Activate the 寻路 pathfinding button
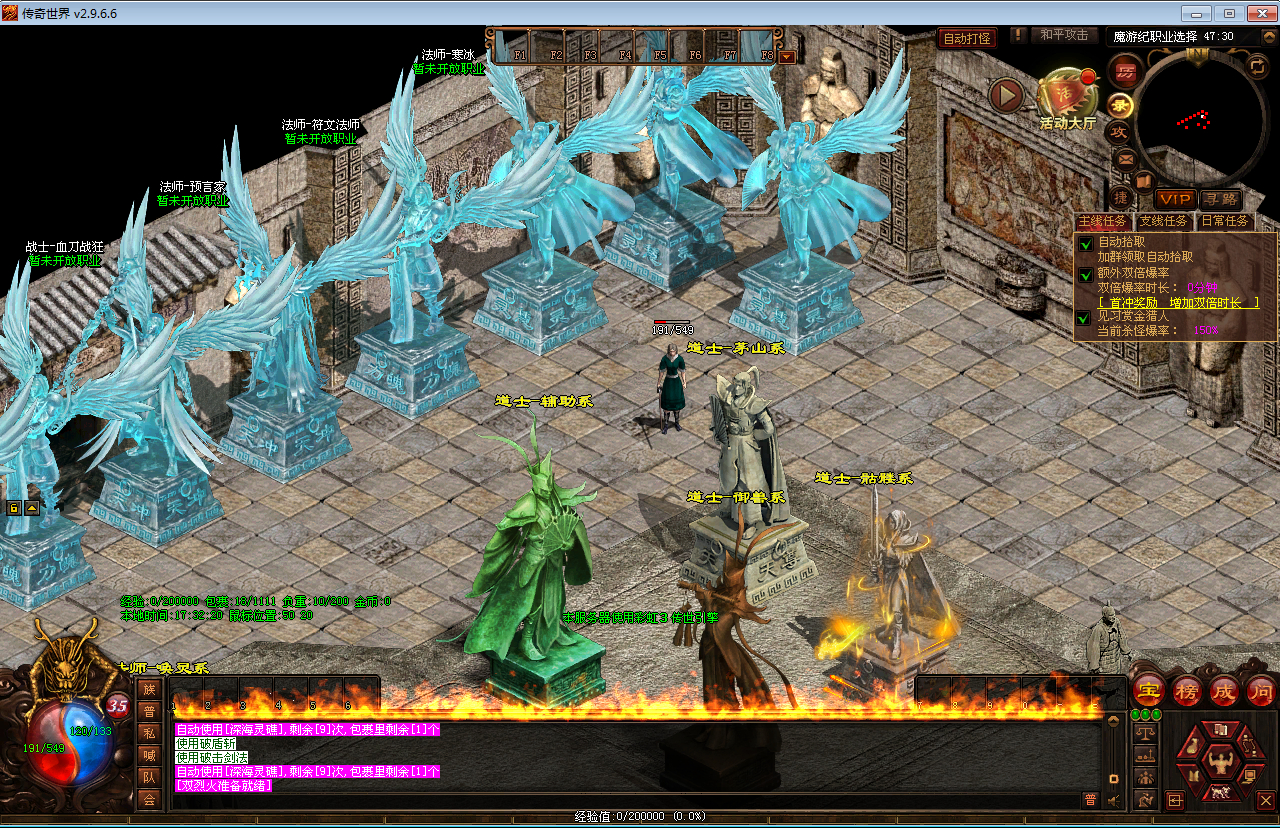This screenshot has width=1280, height=828. pos(1220,200)
